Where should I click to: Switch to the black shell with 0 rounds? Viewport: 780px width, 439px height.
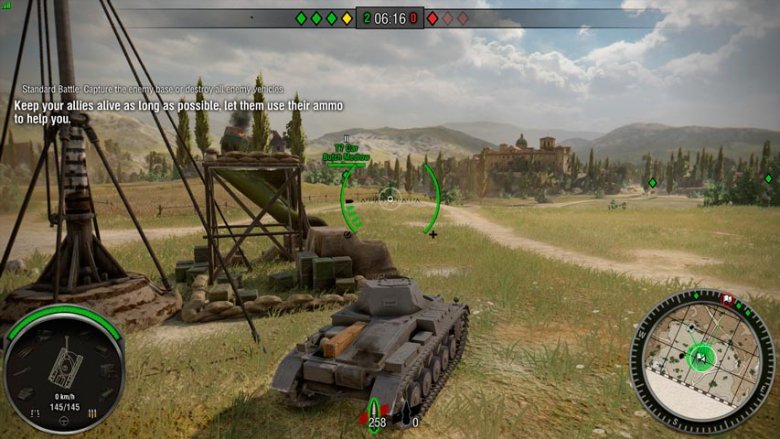coord(407,412)
